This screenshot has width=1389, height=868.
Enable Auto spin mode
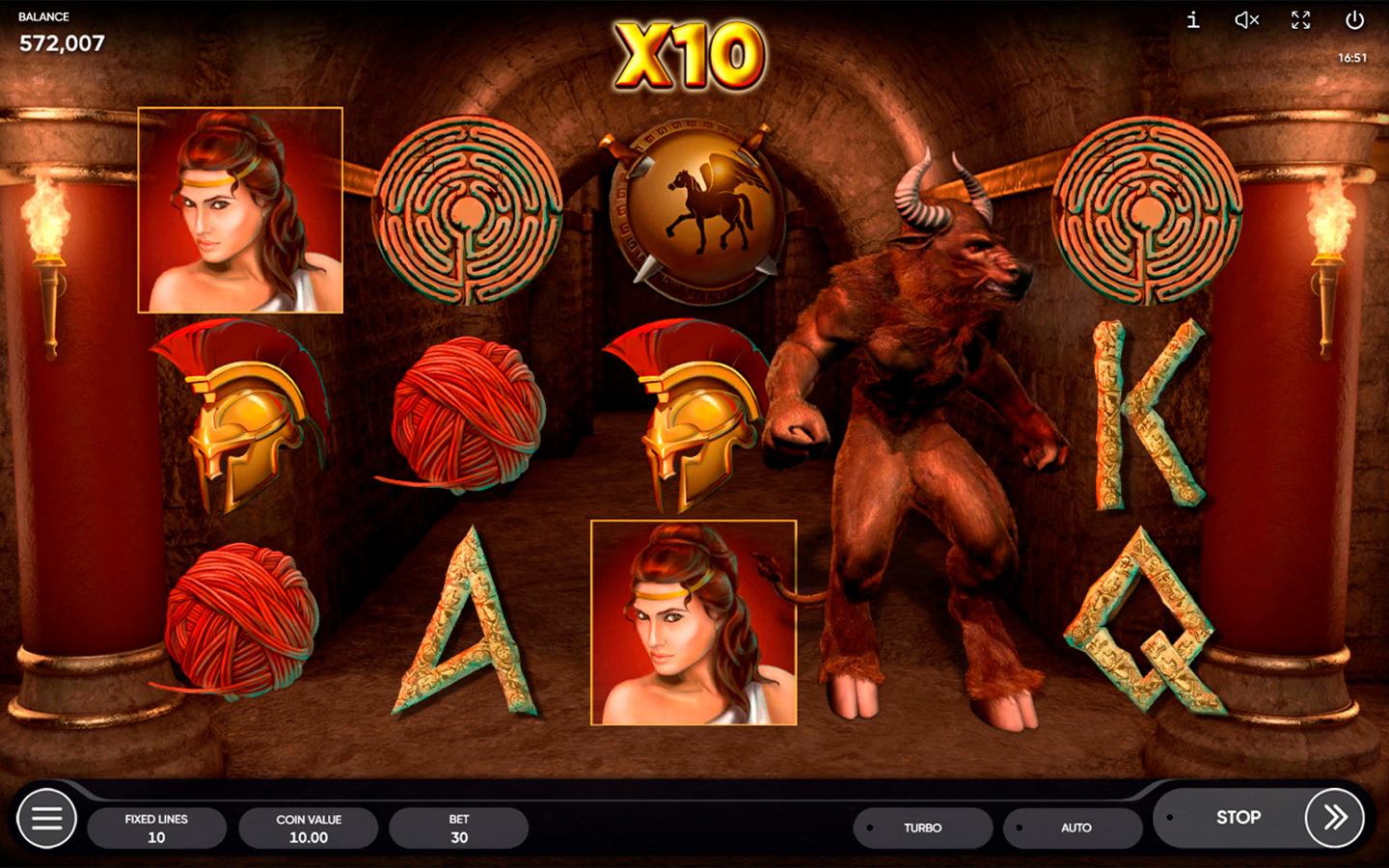[x=1073, y=827]
